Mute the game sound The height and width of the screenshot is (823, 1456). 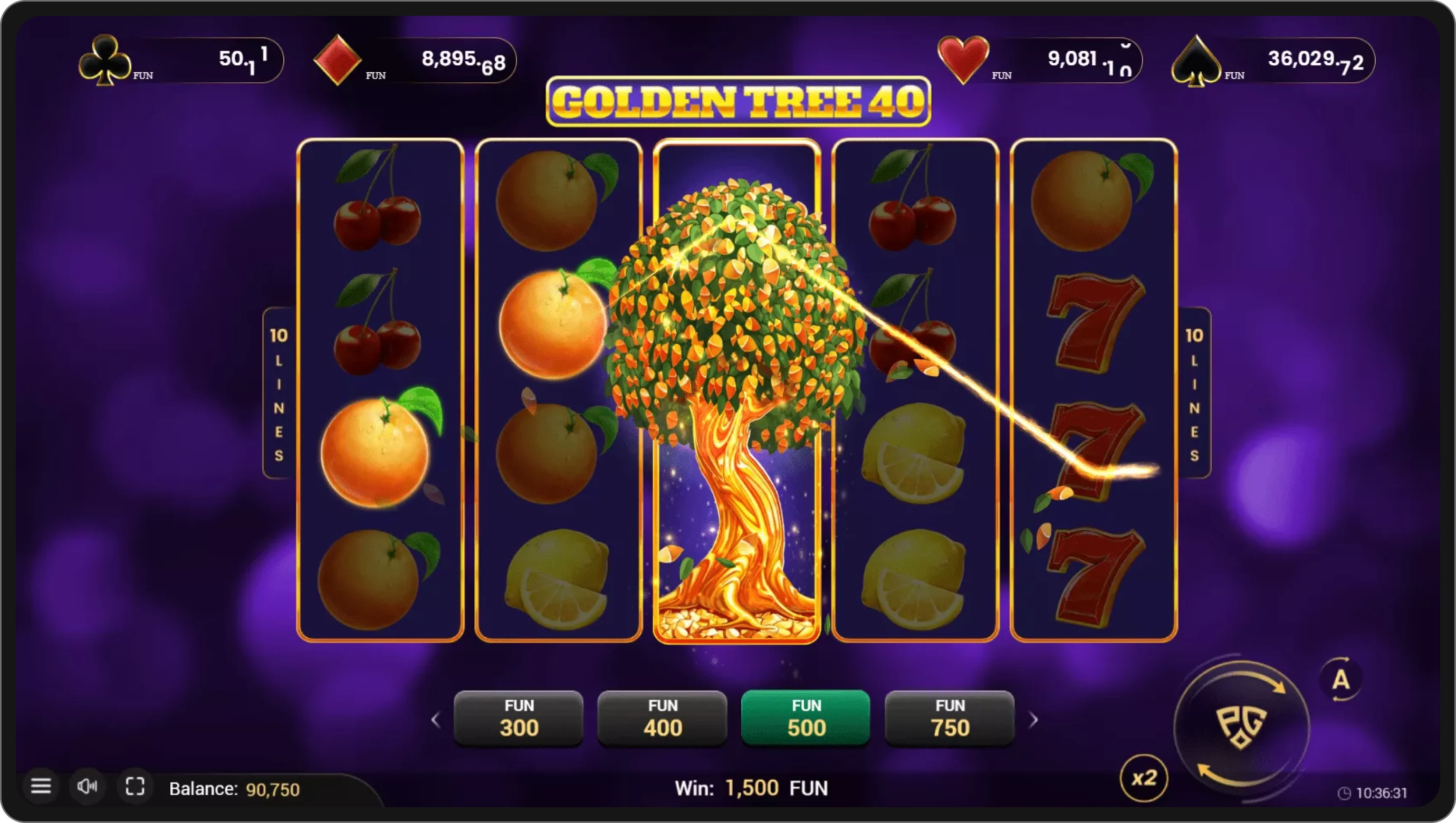(88, 786)
